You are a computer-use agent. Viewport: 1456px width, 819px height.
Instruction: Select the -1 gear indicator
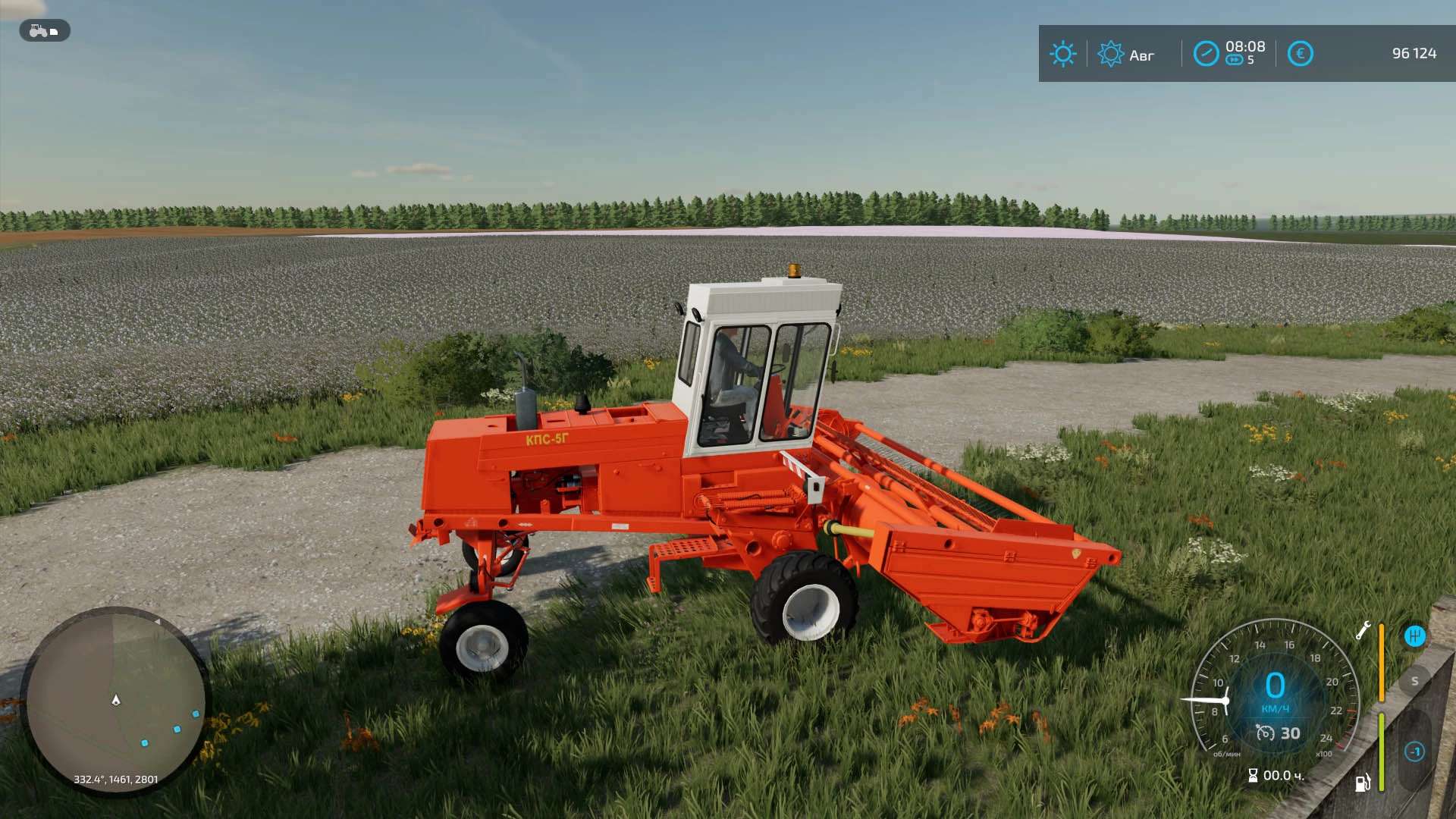[x=1414, y=752]
